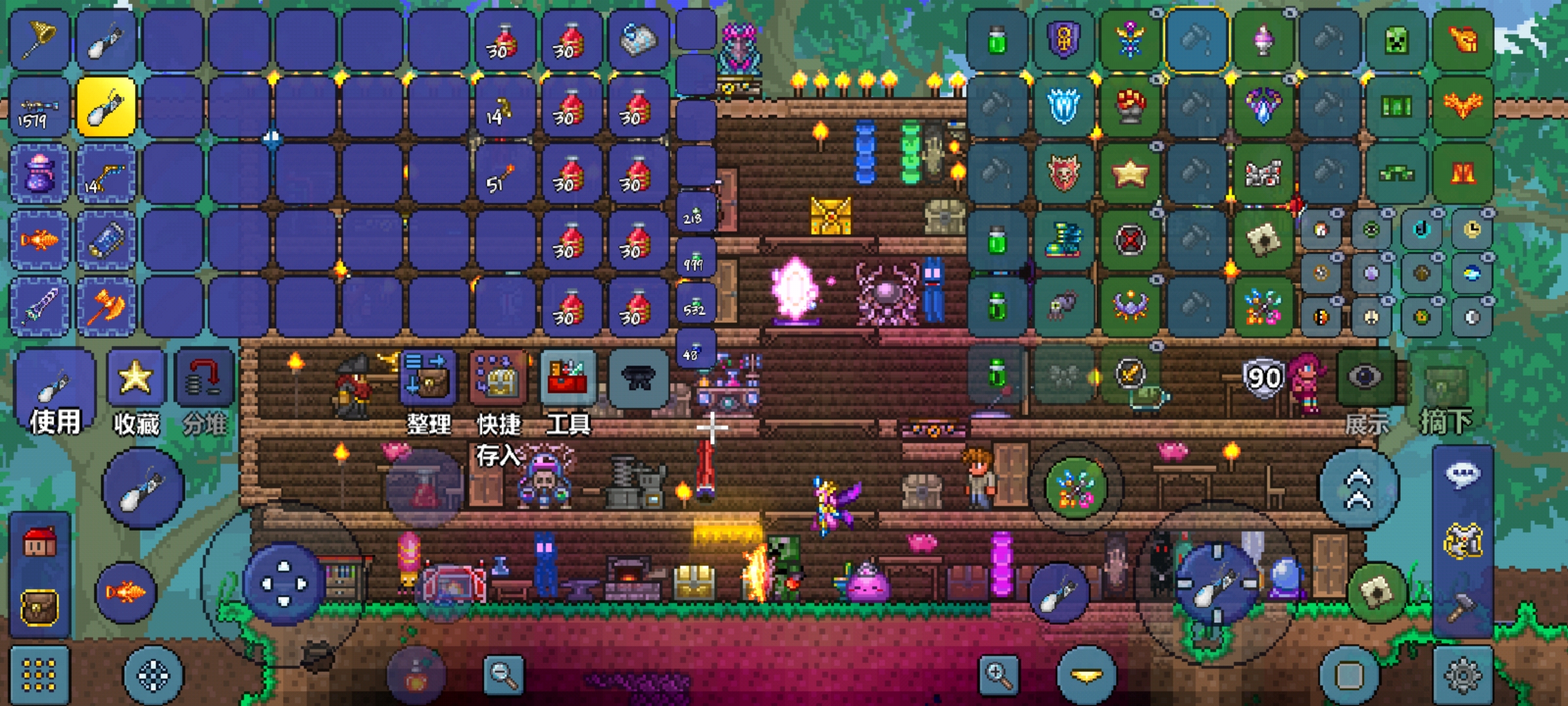Tap the double-arrow jump button
The image size is (1568, 706).
click(x=1358, y=488)
